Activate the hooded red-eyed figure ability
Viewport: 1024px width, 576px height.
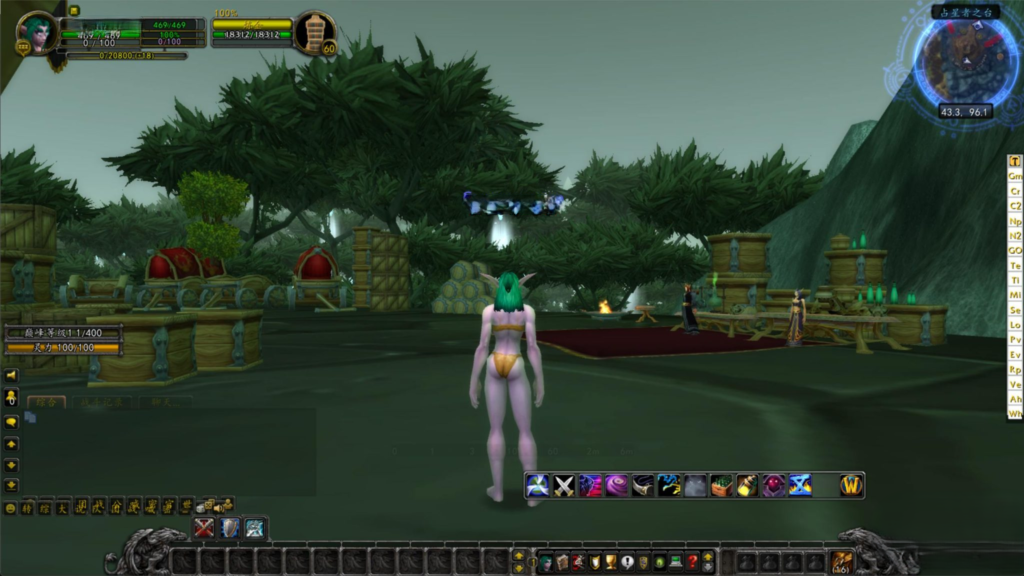tap(773, 486)
